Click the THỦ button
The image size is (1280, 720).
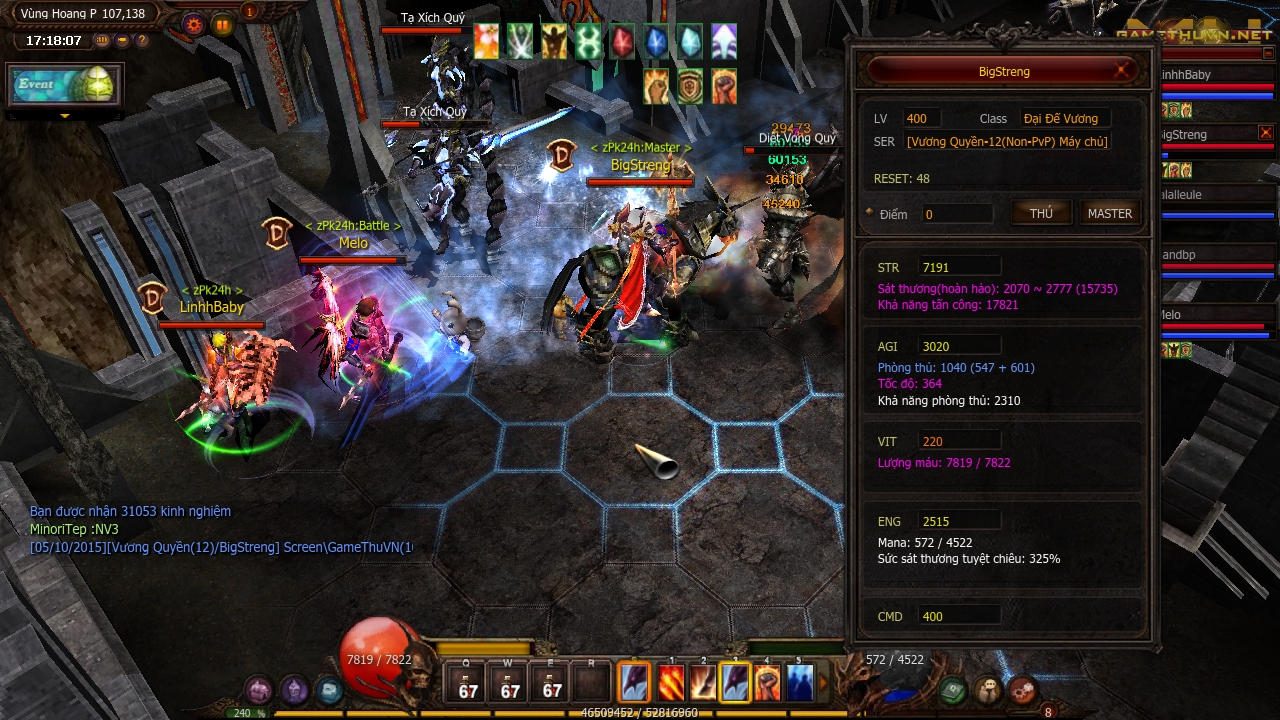(x=1041, y=213)
